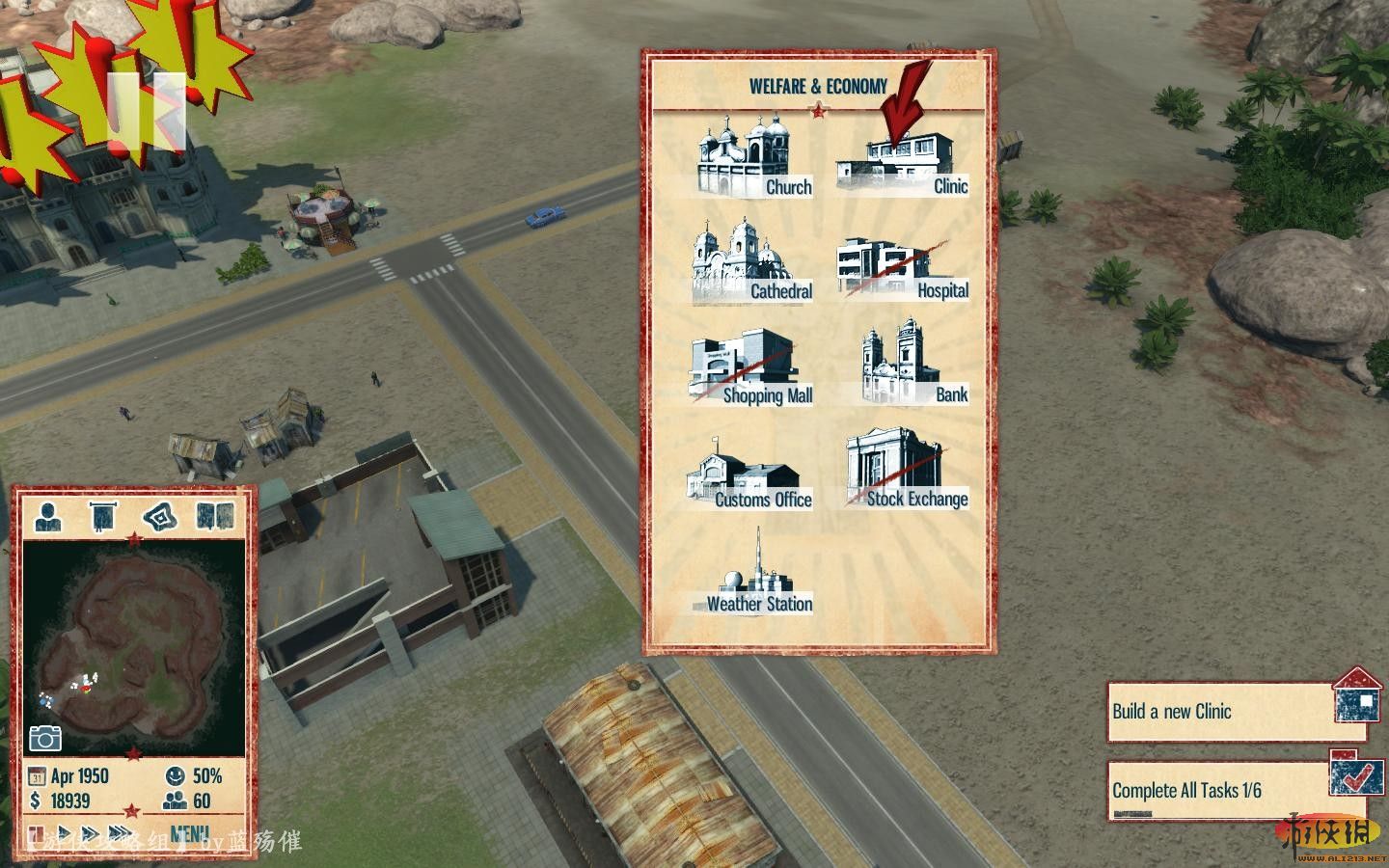Image resolution: width=1389 pixels, height=868 pixels.
Task: Open the game MENU
Action: 189,832
